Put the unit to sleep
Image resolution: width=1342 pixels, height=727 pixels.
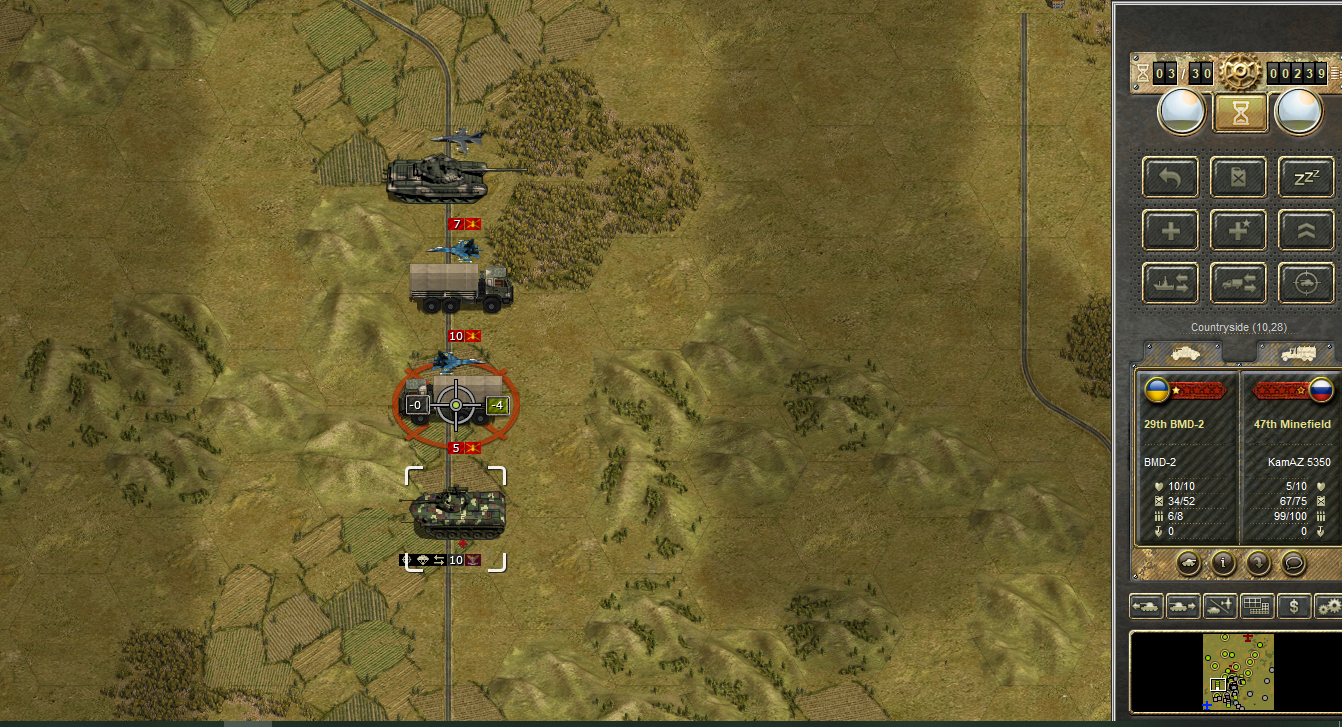tap(1306, 178)
